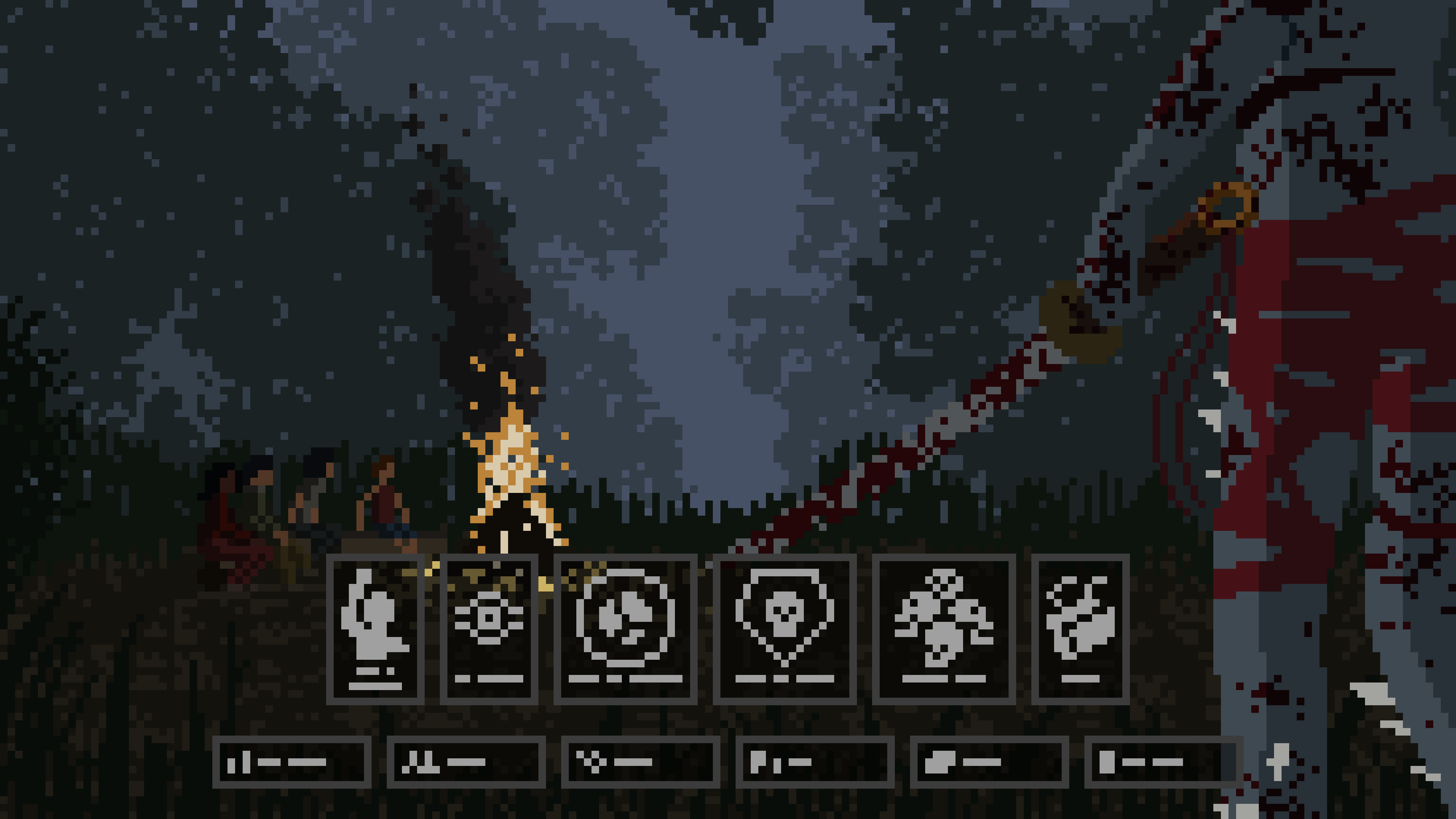Viewport: 1456px width, 819px height.
Task: Select the skull in diamond card
Action: (784, 629)
